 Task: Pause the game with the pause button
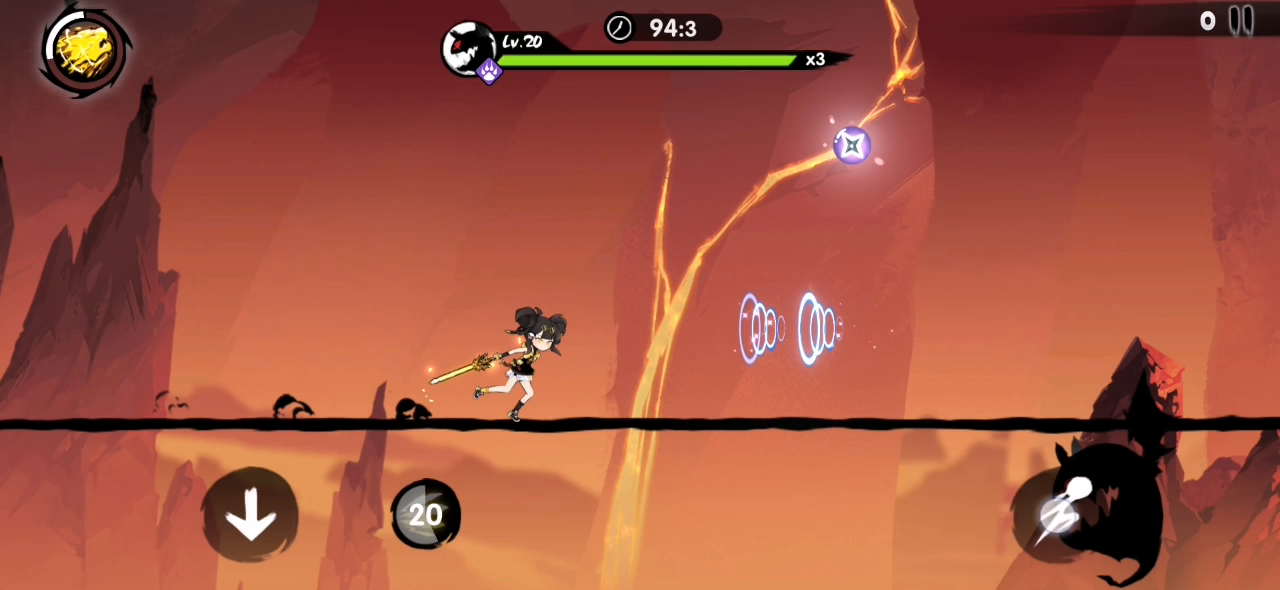(1241, 20)
